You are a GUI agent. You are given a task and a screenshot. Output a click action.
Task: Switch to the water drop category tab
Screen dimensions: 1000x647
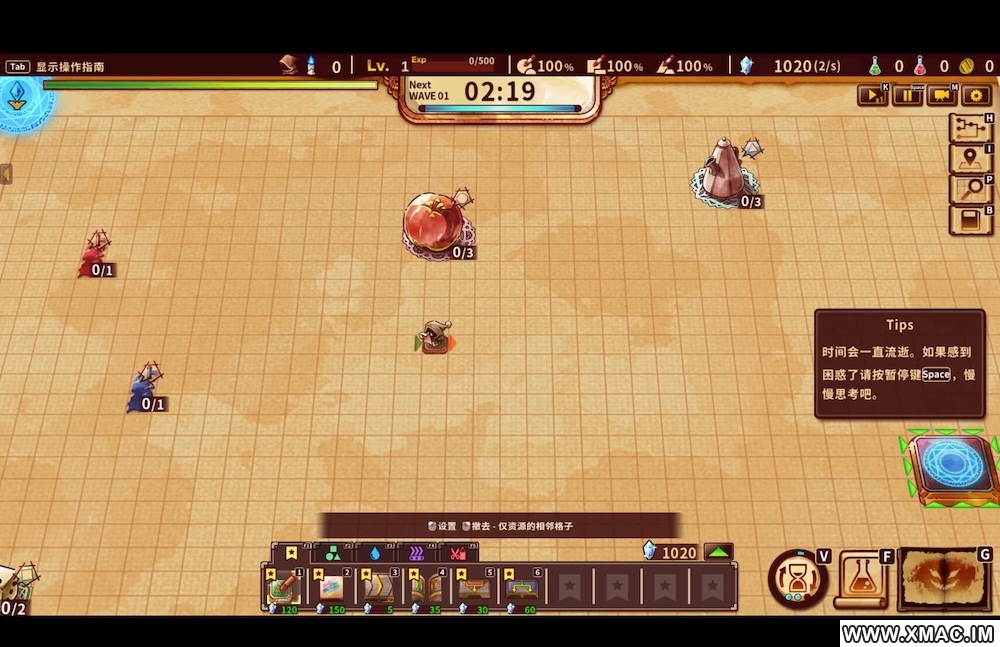[375, 553]
